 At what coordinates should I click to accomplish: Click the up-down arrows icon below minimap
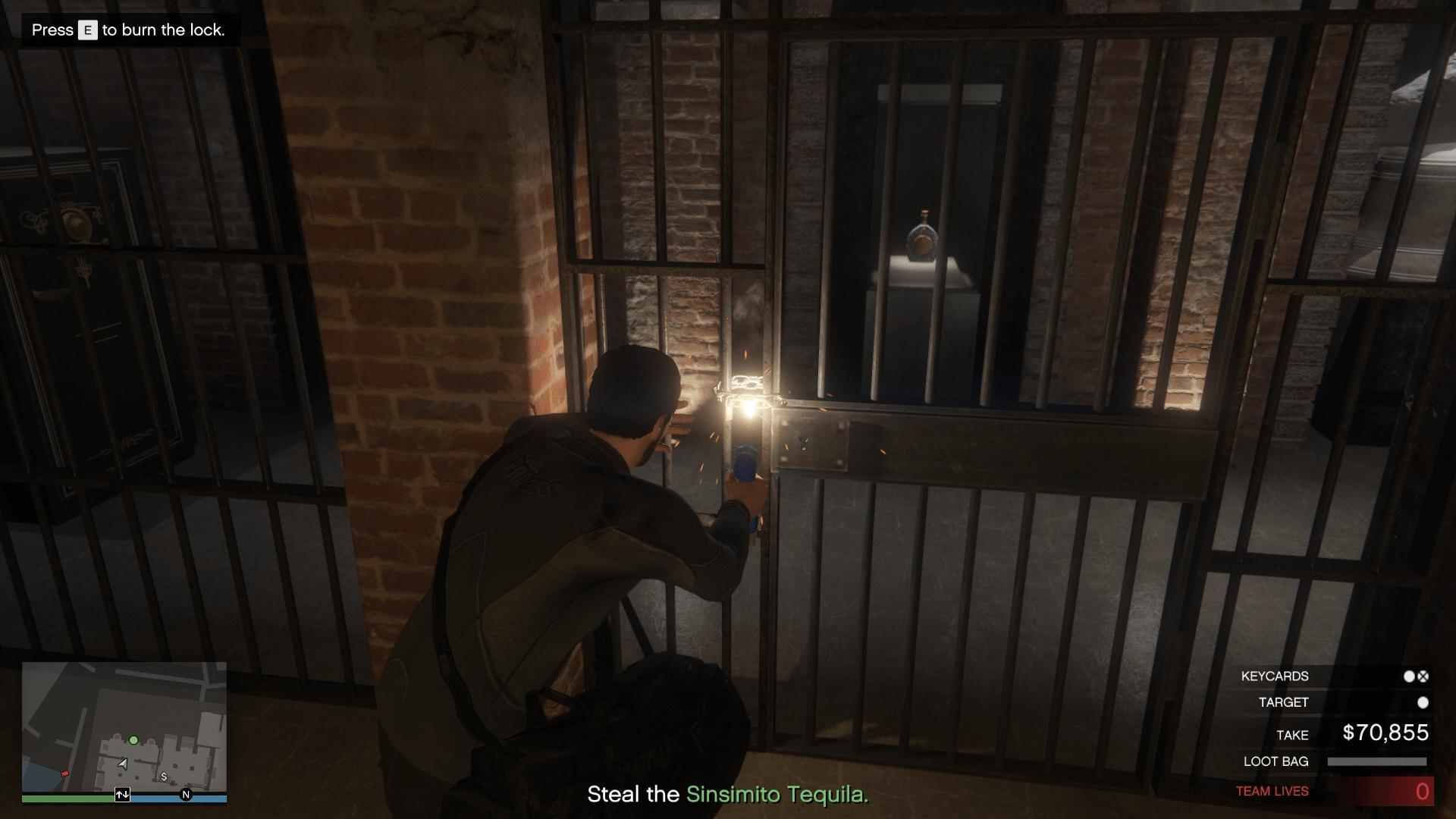[122, 795]
